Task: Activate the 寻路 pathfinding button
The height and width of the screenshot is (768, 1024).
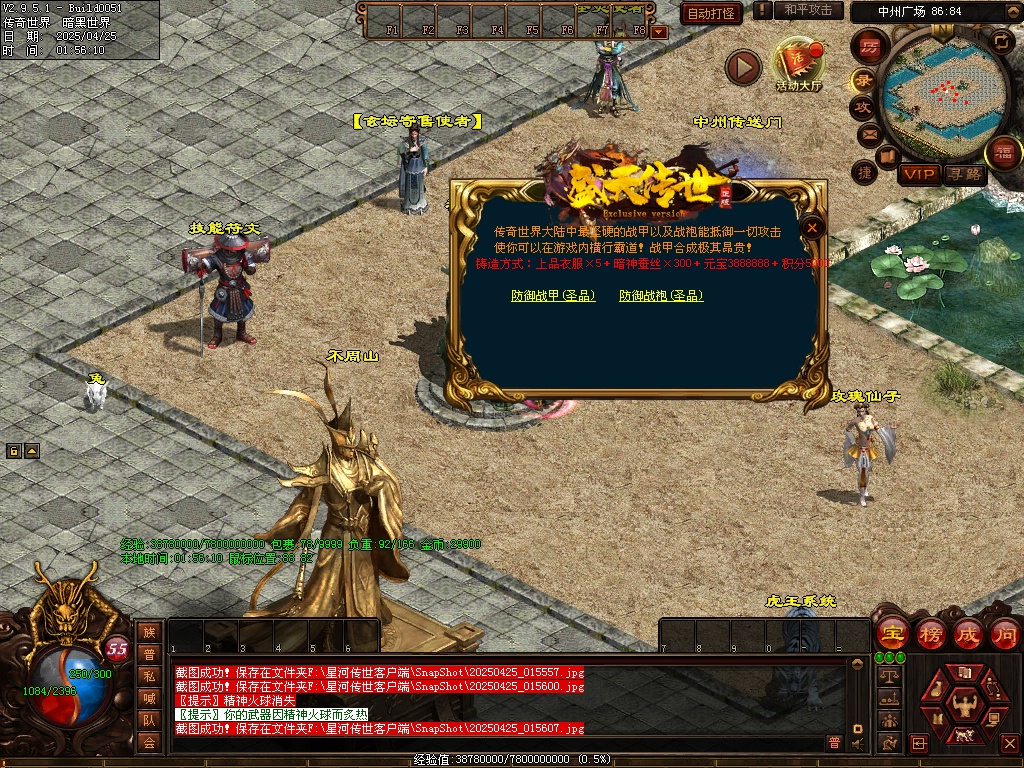Action: coord(964,174)
